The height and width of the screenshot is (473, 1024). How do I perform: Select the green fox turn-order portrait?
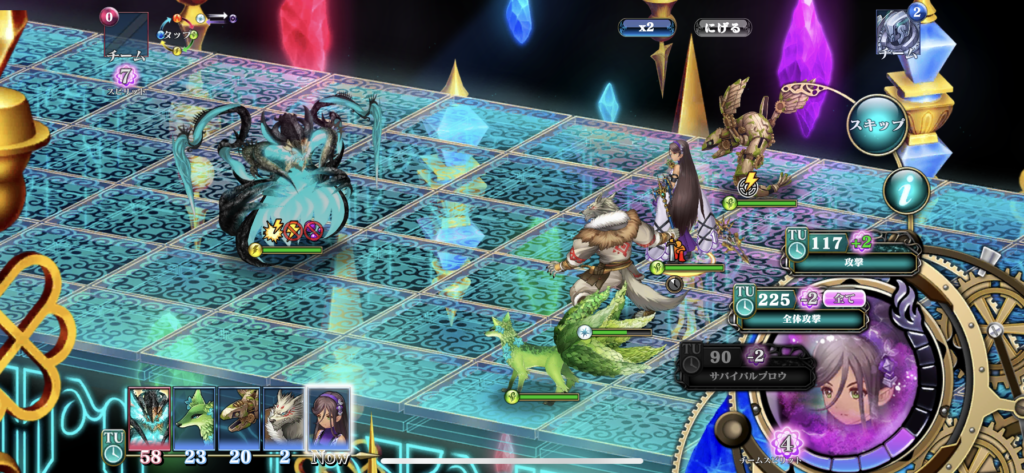point(194,417)
